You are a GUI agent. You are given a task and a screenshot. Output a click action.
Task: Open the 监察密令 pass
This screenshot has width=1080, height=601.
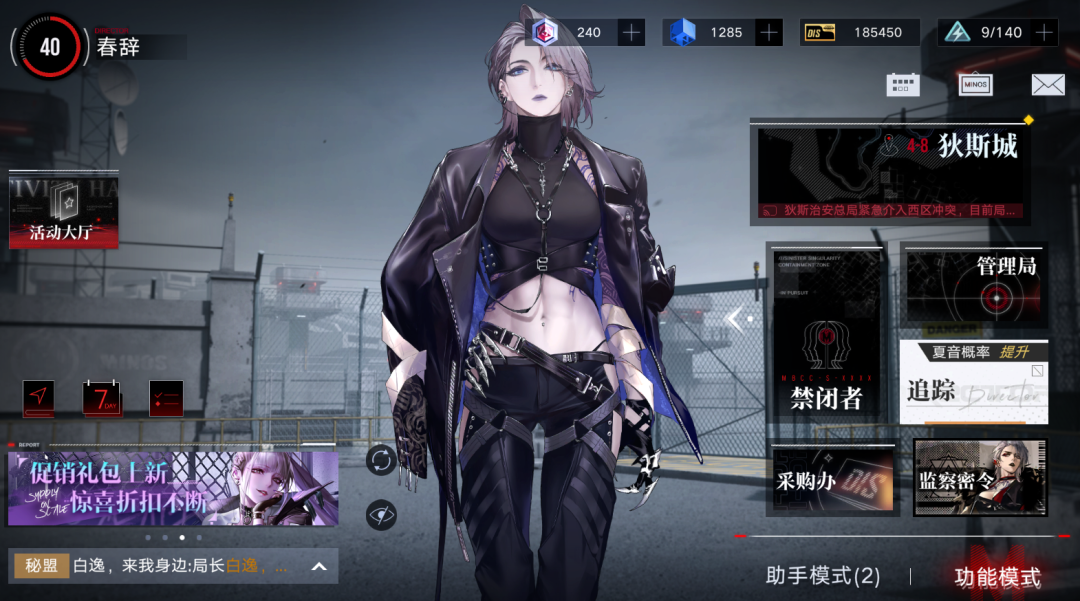(x=980, y=478)
